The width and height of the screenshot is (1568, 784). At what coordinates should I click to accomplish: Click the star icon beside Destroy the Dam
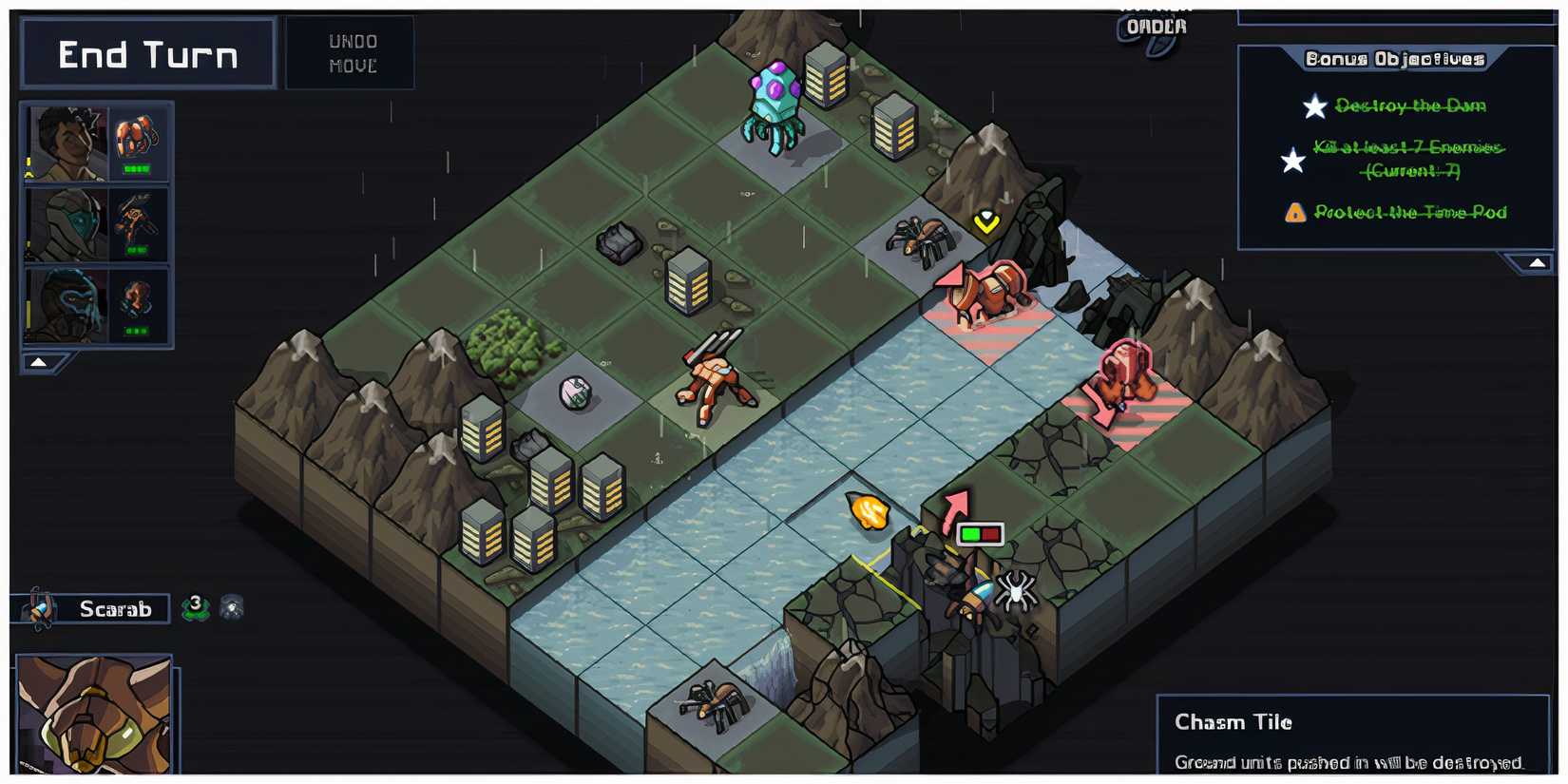click(x=1315, y=107)
